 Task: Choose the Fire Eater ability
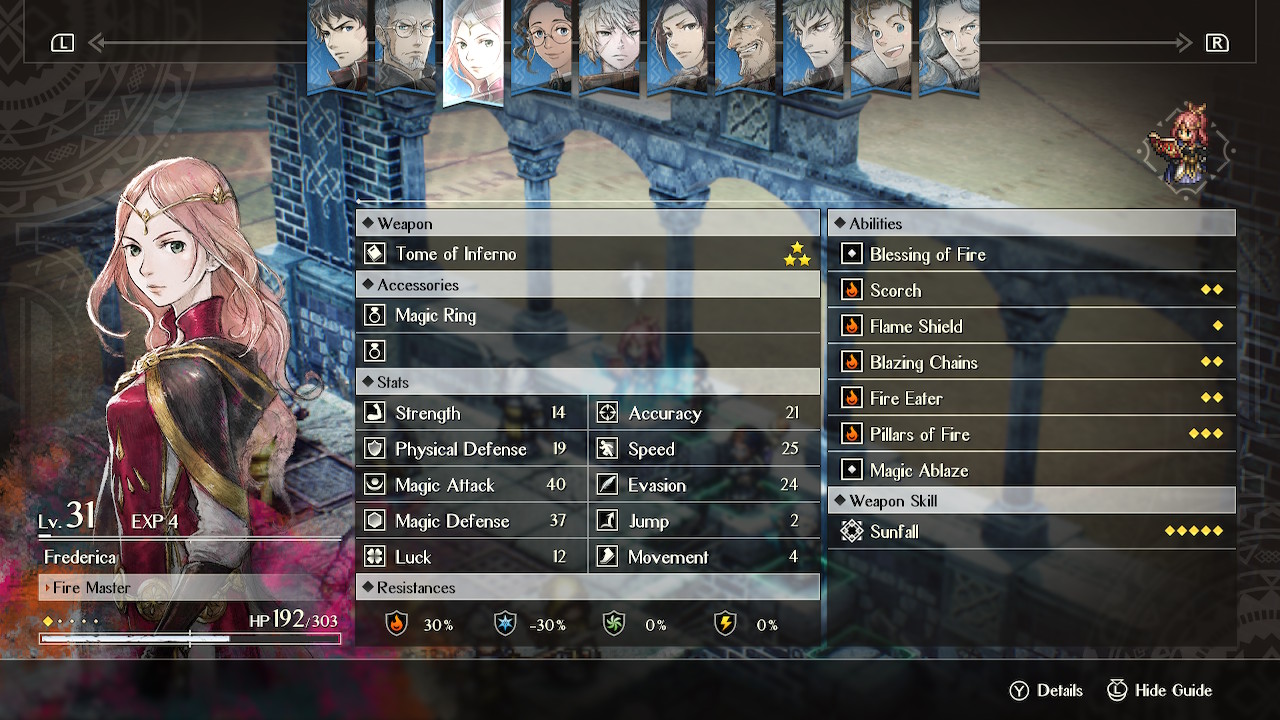click(x=1031, y=399)
